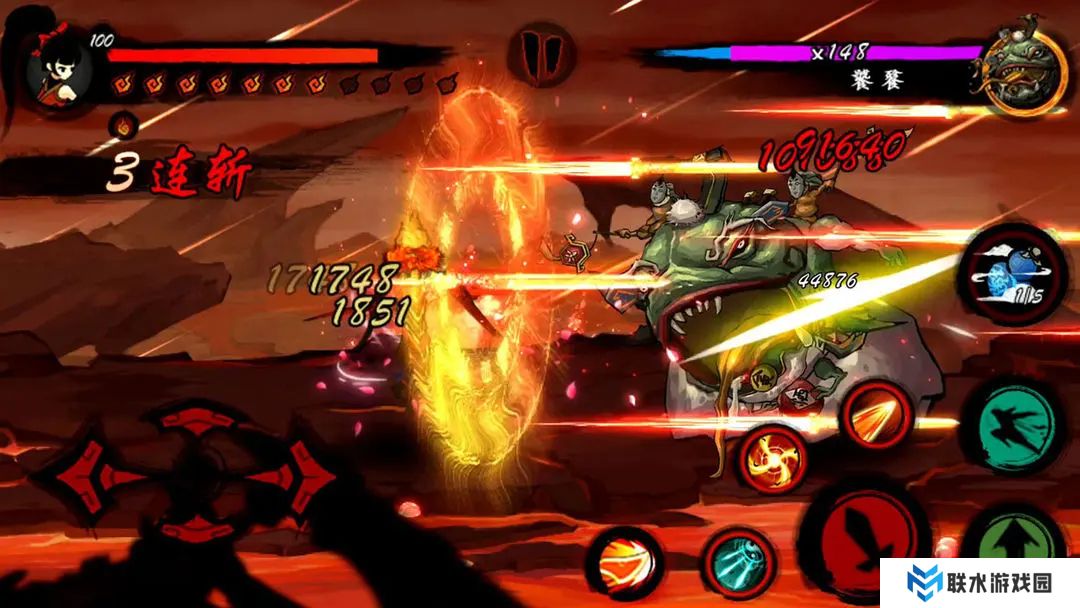Trigger the fiery slash streak skill
The width and height of the screenshot is (1080, 608).
tap(876, 414)
